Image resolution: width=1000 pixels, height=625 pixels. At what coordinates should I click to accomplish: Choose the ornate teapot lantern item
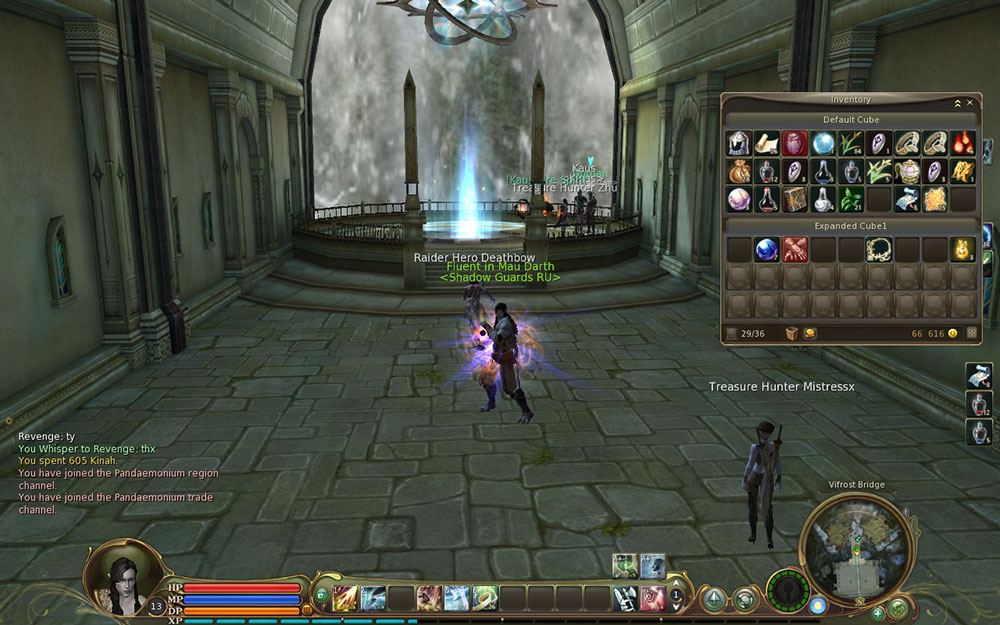(907, 171)
